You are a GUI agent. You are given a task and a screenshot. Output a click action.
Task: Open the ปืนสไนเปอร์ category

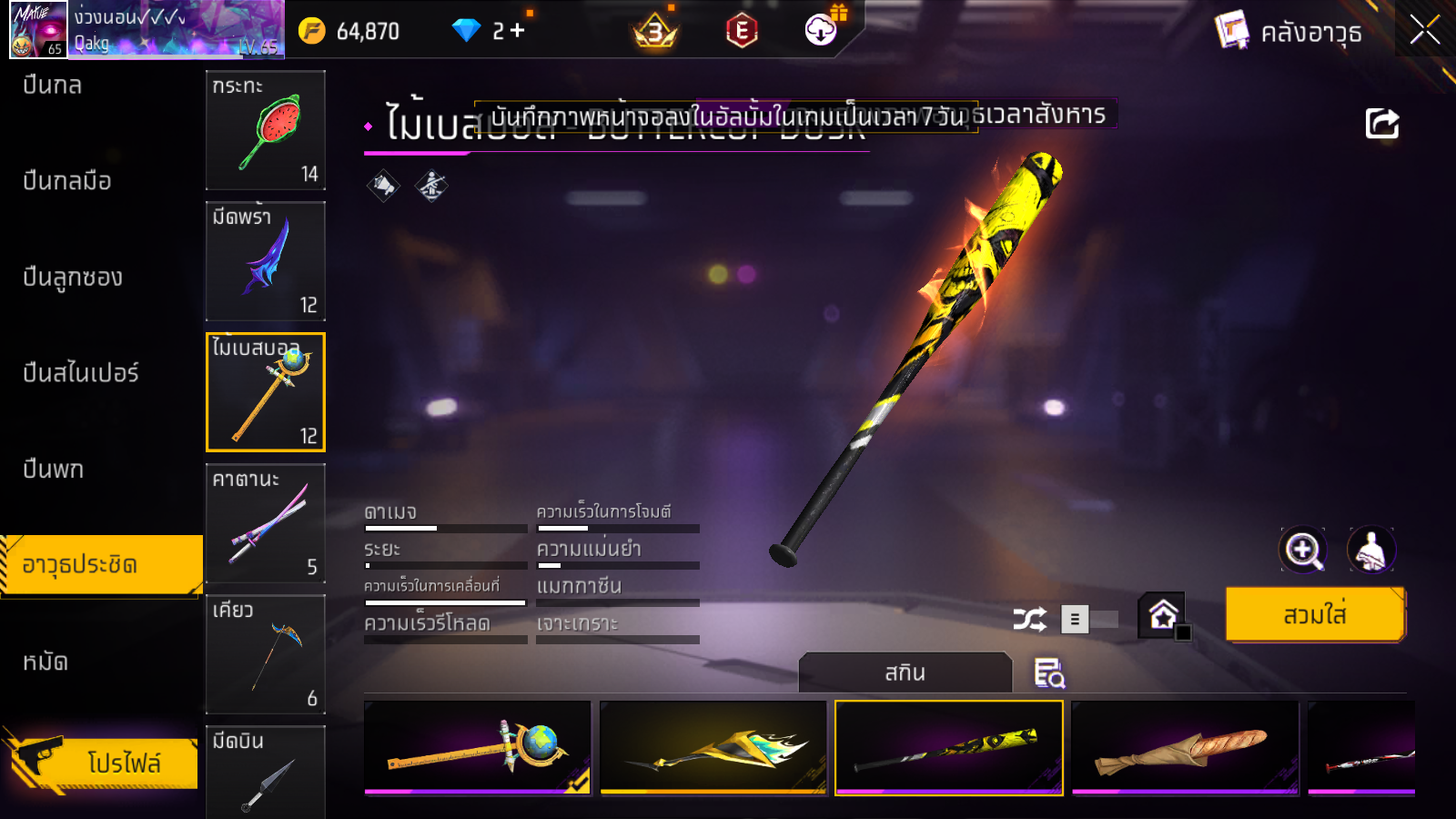pos(81,373)
